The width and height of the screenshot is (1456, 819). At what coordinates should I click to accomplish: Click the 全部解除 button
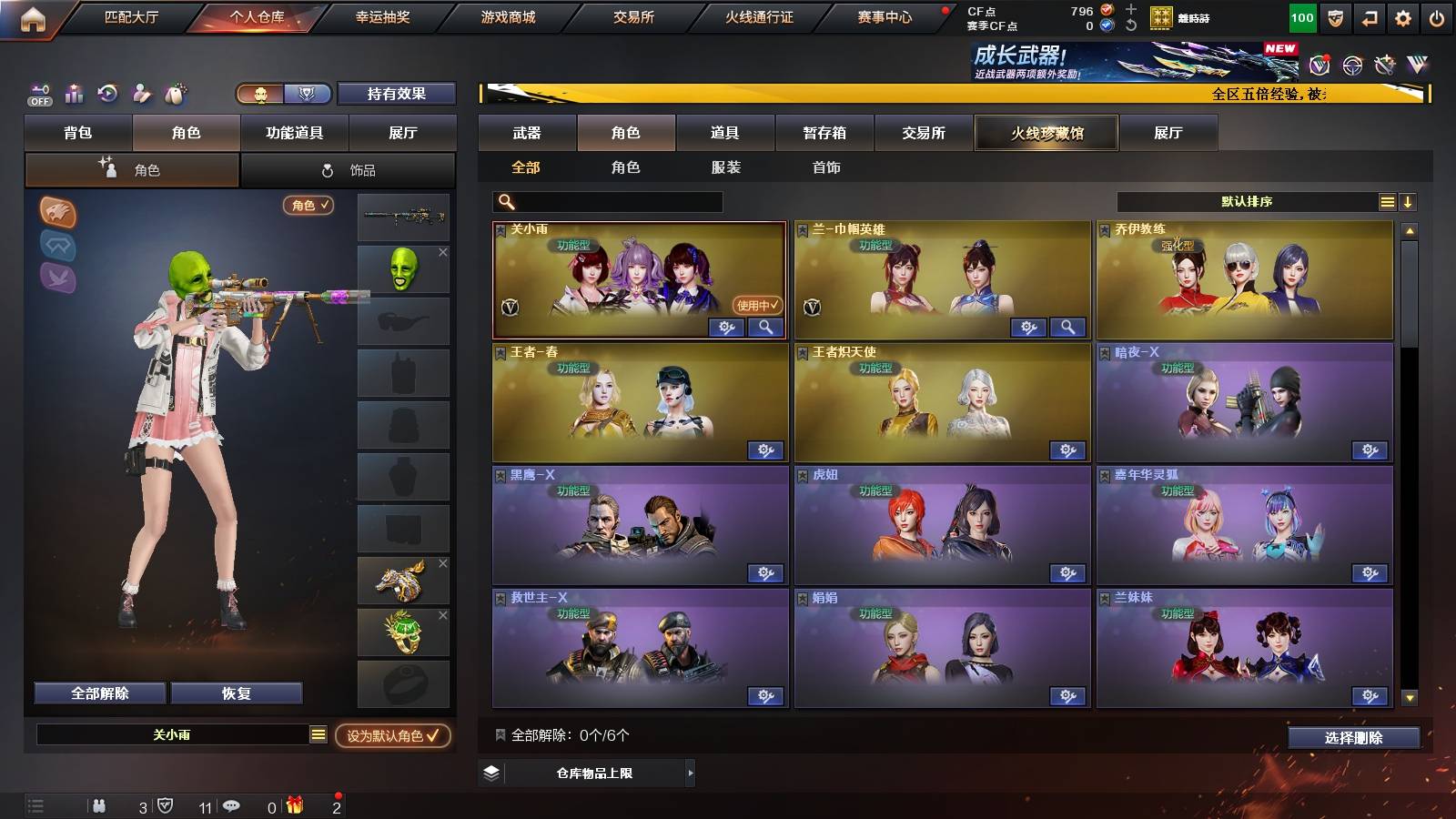(98, 693)
